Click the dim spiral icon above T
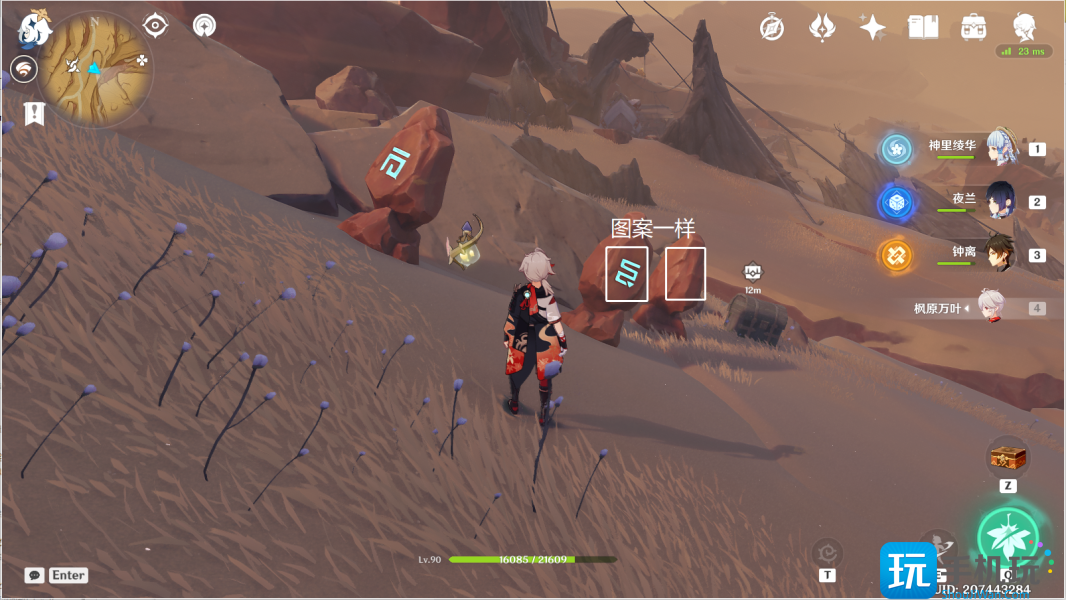Screen dimensions: 1066x600 tap(827, 551)
